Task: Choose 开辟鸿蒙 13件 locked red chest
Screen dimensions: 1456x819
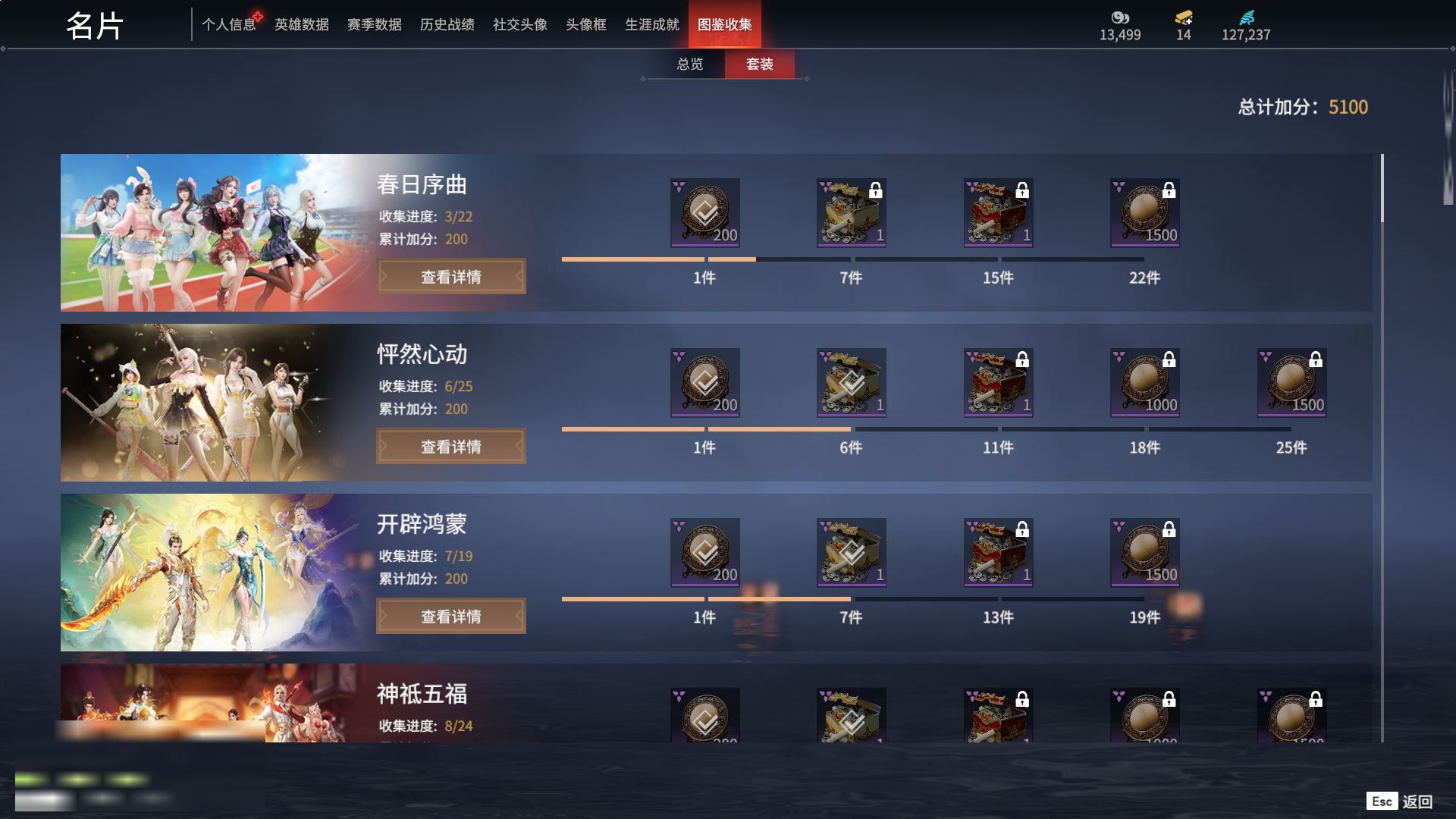Action: pyautogui.click(x=998, y=553)
